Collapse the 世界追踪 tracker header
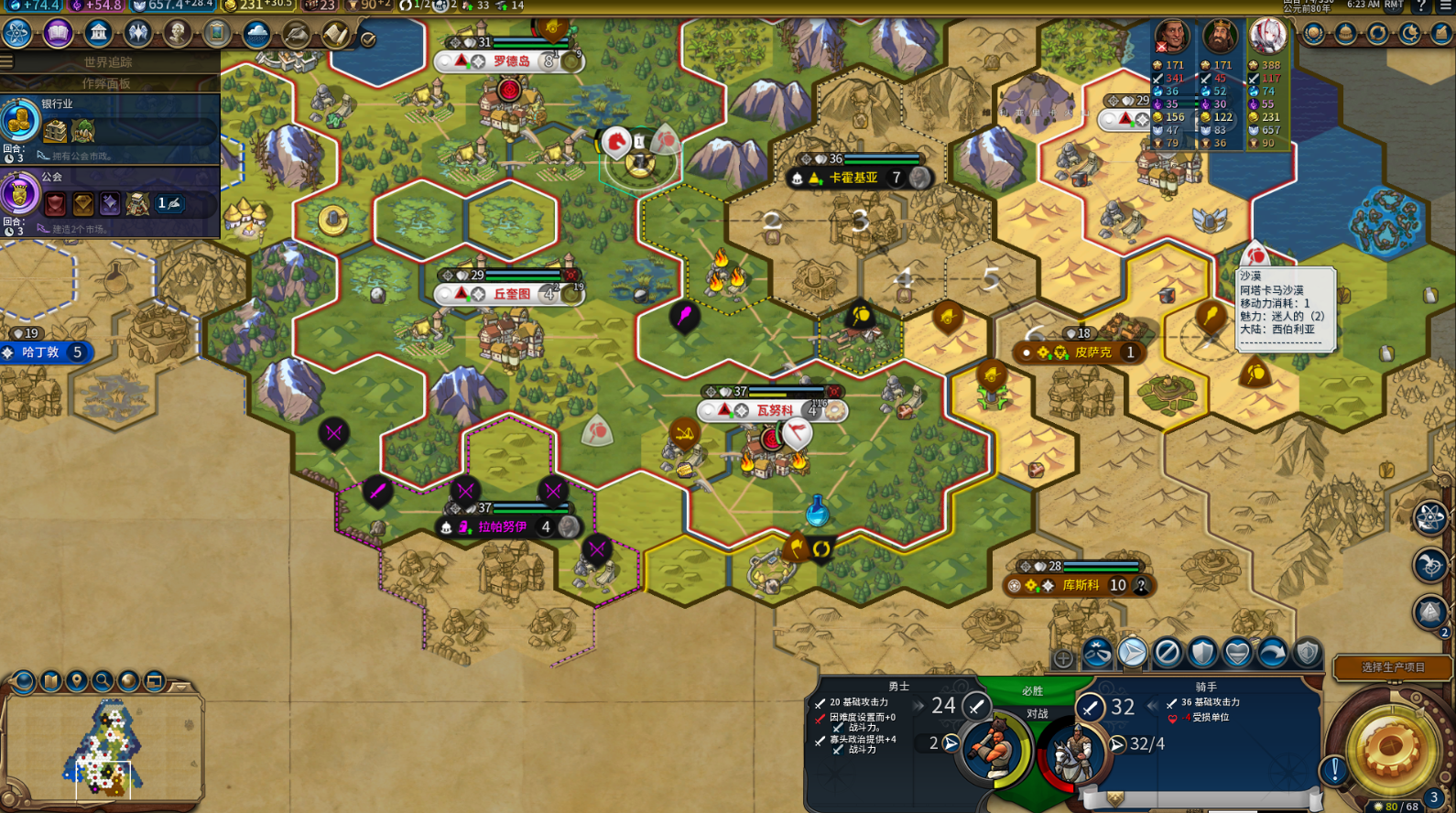This screenshot has width=1456, height=813. tap(108, 62)
